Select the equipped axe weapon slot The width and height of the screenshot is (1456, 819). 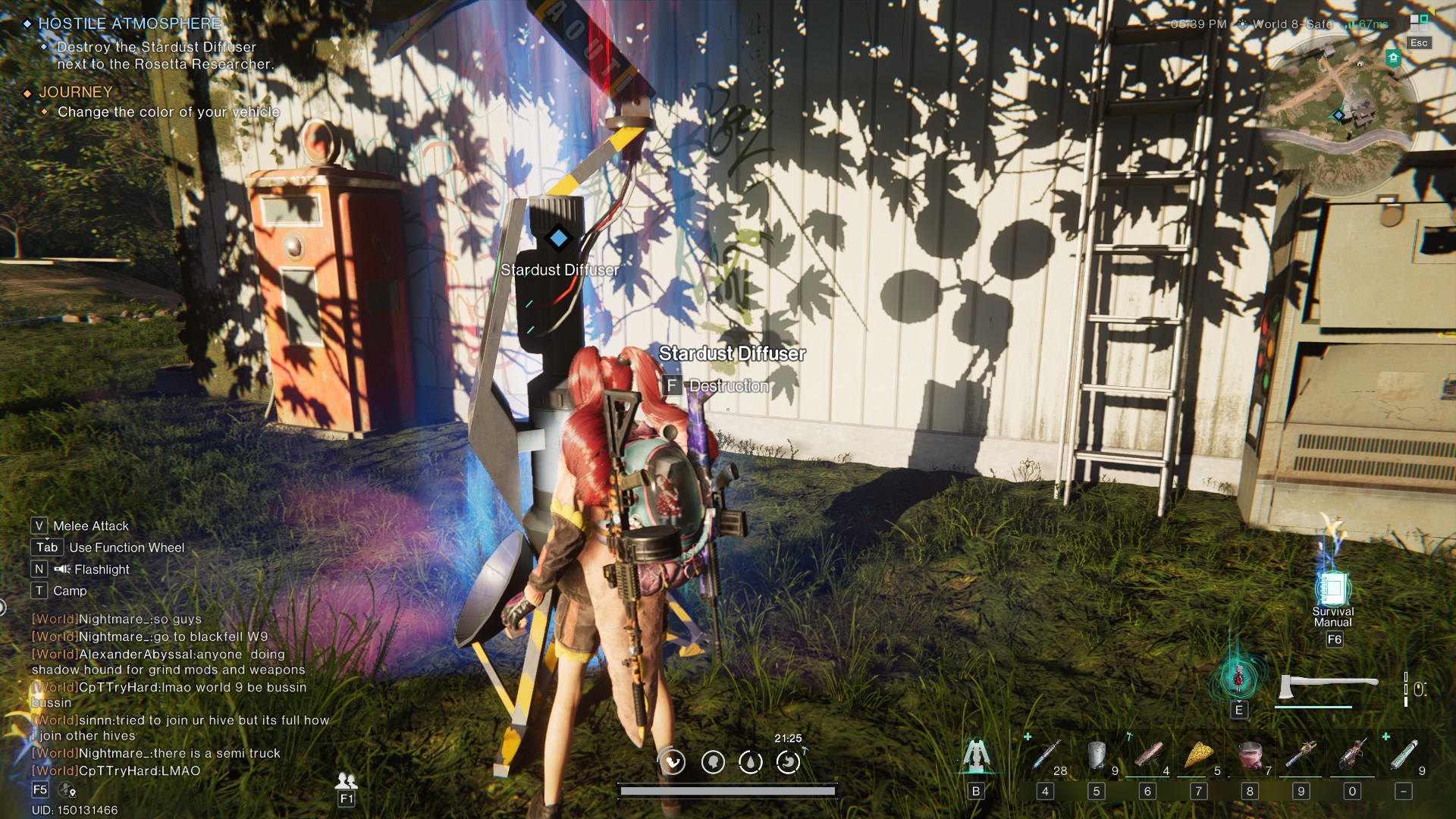pos(1327,686)
